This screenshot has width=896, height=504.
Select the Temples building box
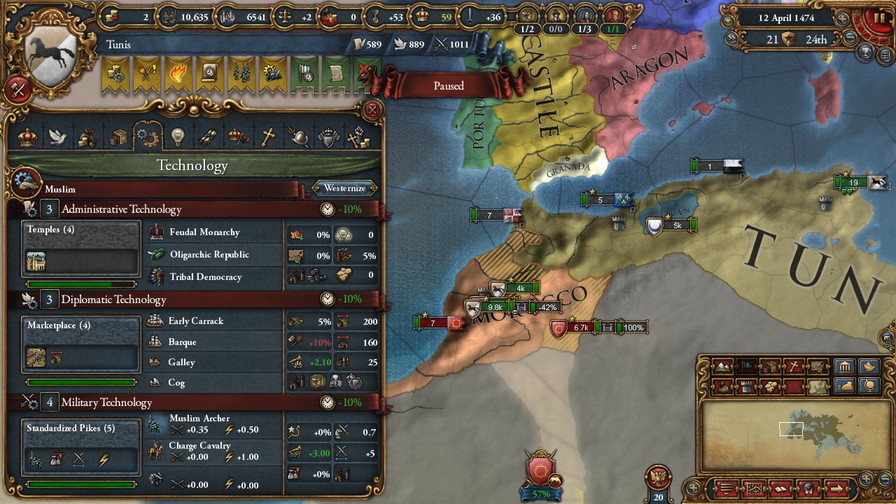click(81, 249)
